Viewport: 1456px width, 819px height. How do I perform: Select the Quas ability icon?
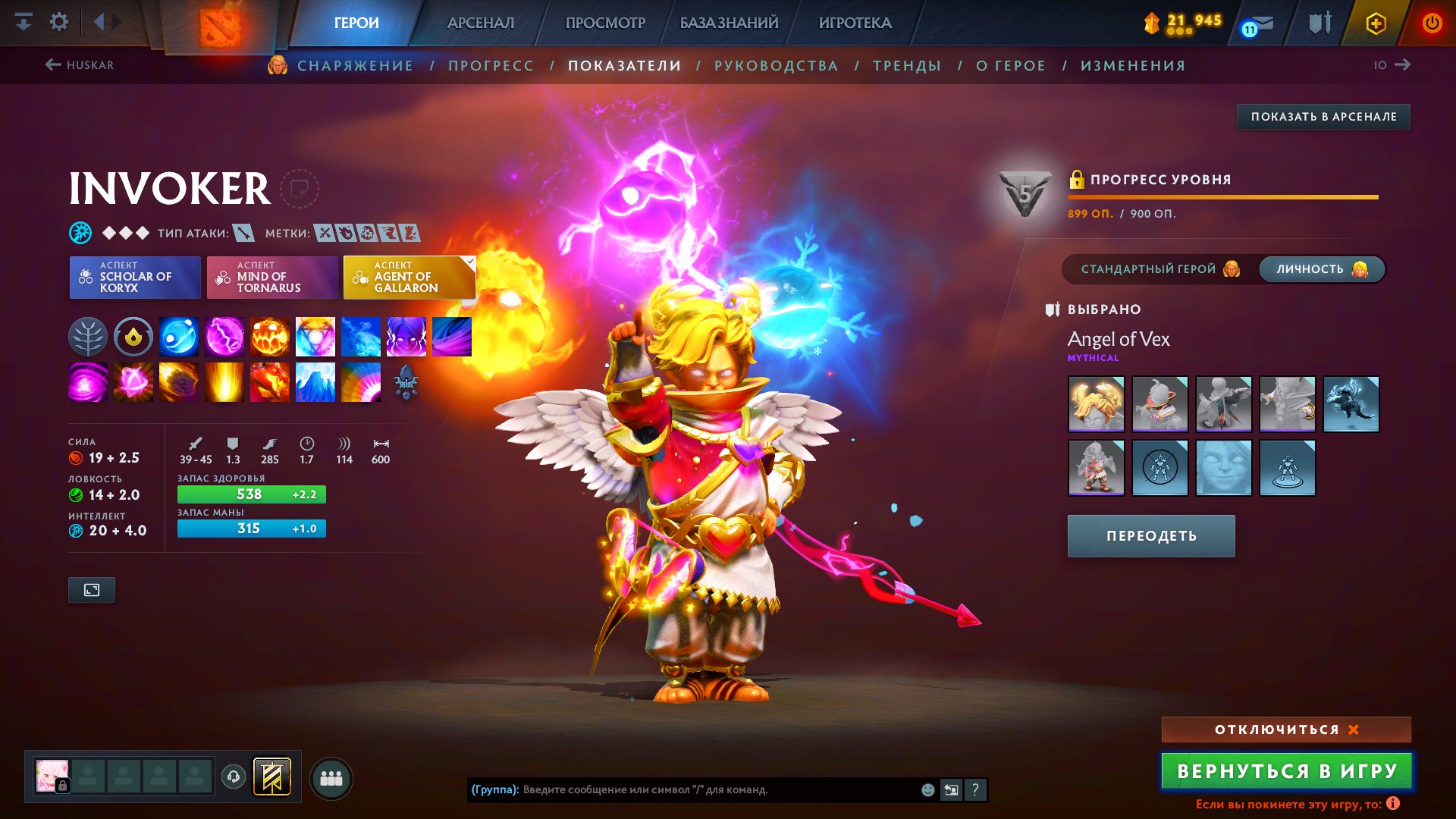[x=179, y=336]
